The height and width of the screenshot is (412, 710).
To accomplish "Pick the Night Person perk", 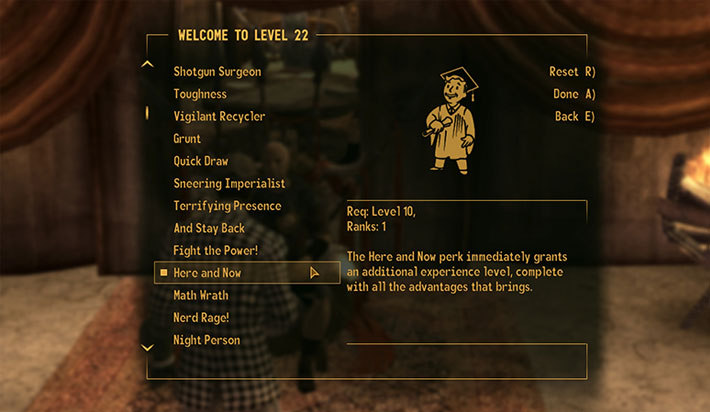I will pyautogui.click(x=206, y=340).
